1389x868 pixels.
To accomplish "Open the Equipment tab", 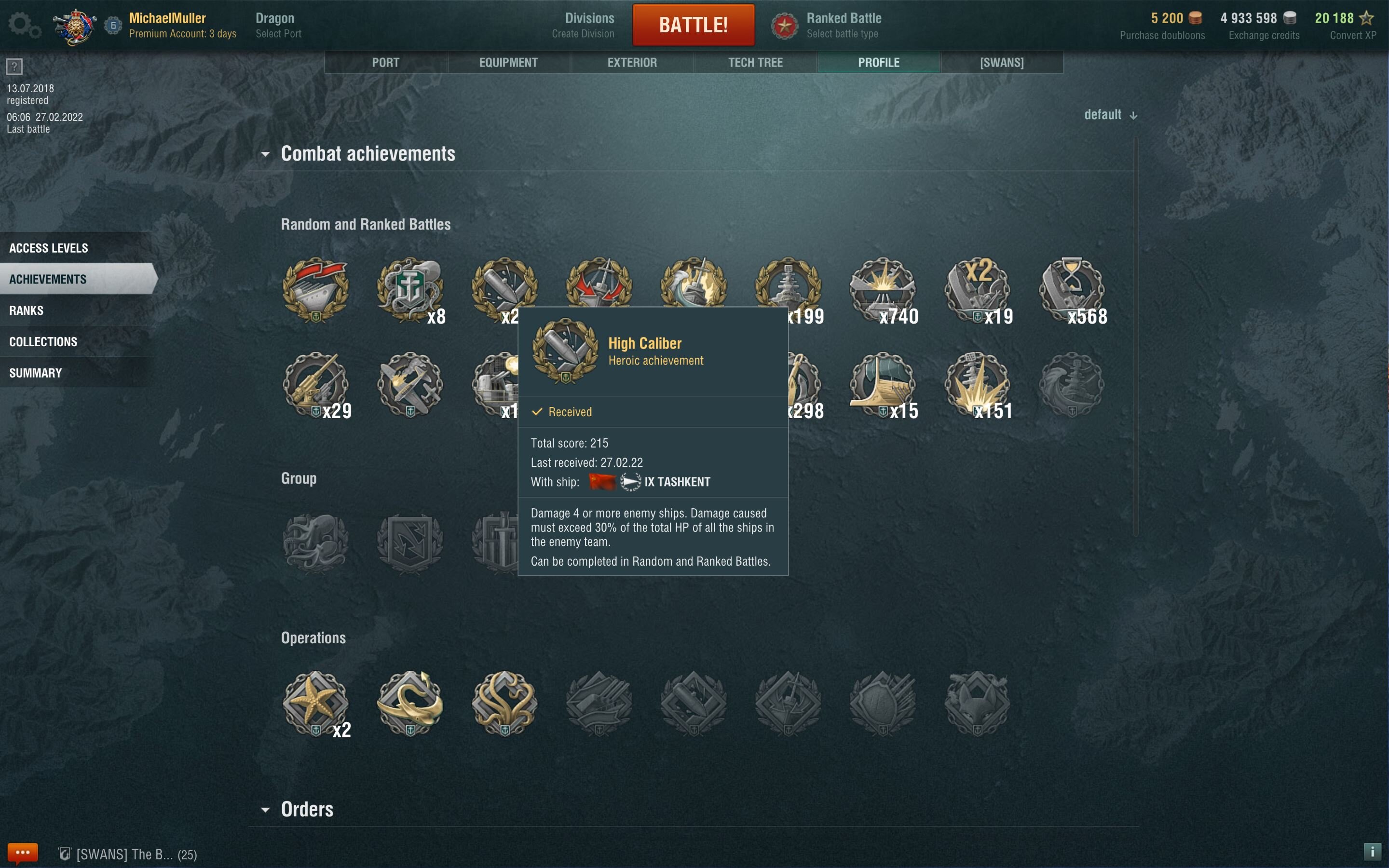I will pos(508,63).
